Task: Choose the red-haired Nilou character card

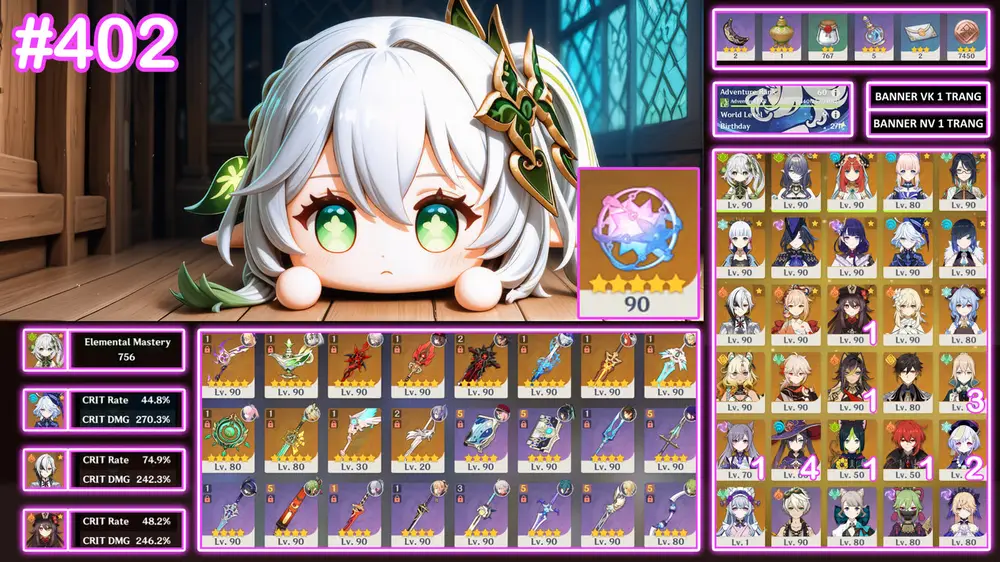Action: tap(850, 182)
